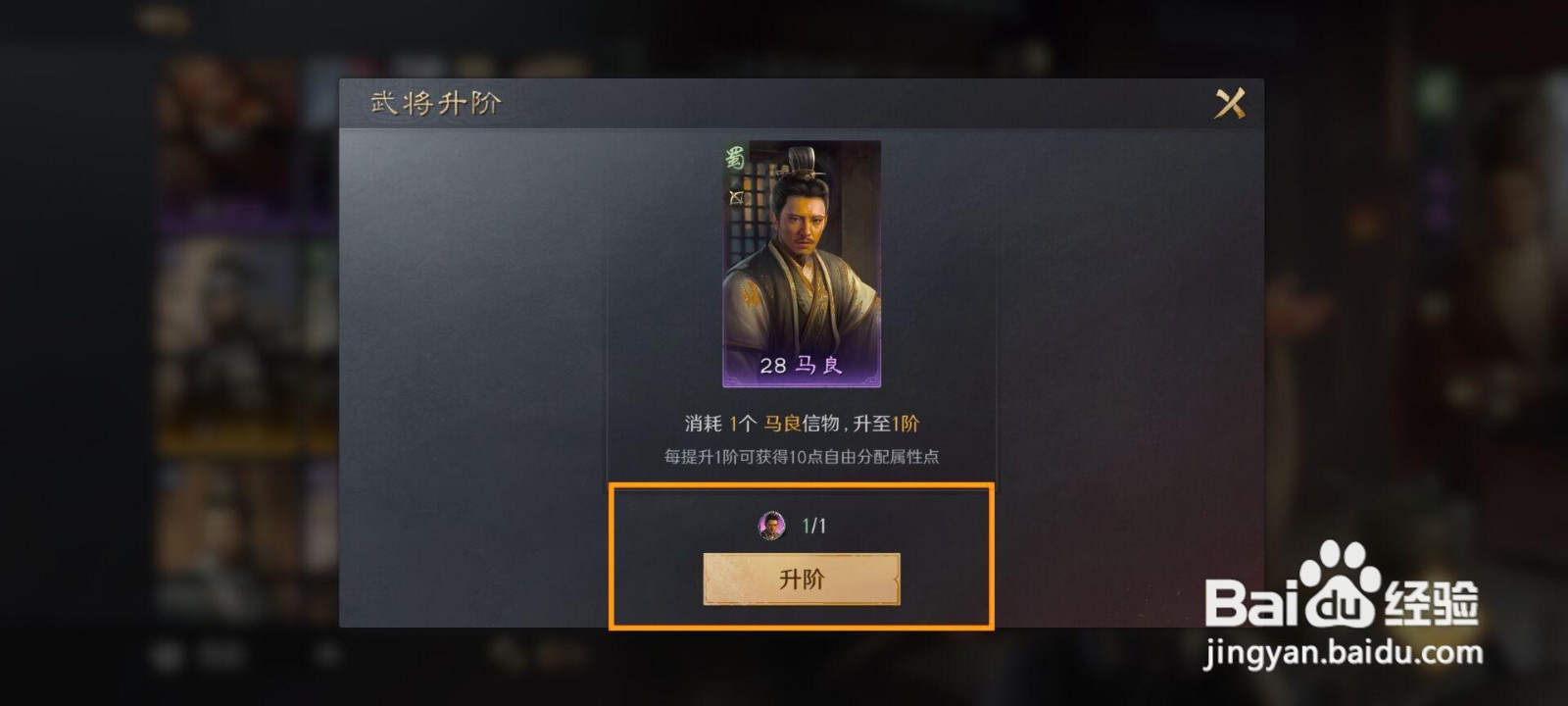The width and height of the screenshot is (1568, 706).
Task: Select the small signature mark below the faction seal
Action: tap(737, 196)
